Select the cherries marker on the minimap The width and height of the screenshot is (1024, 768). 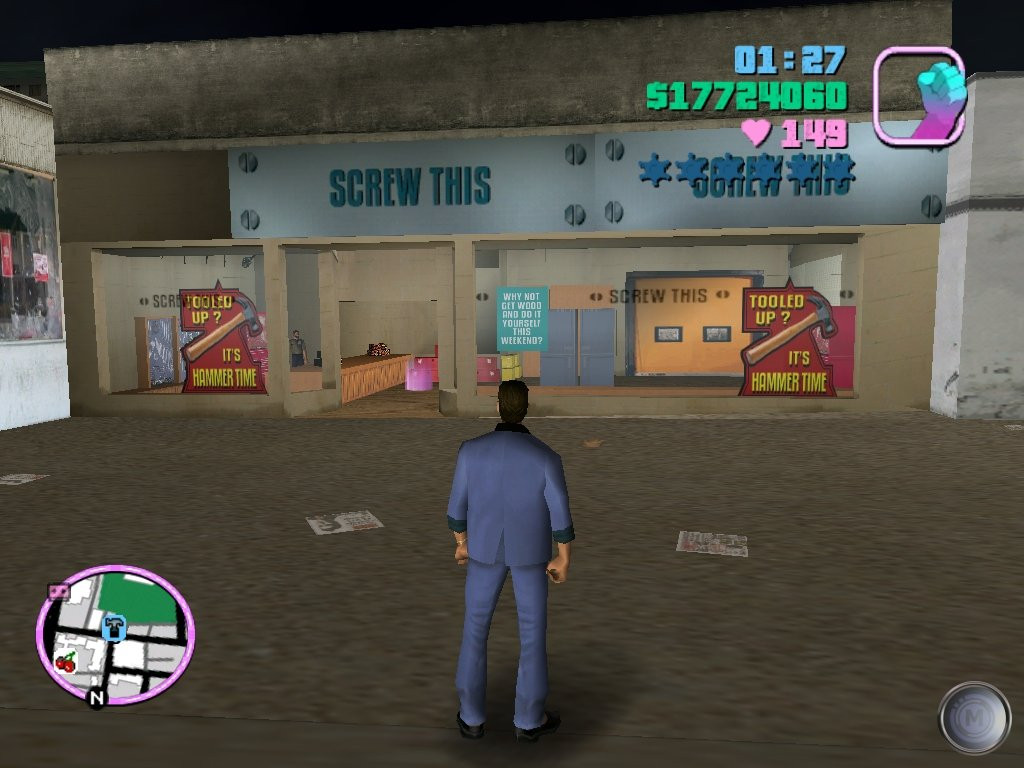tap(66, 661)
